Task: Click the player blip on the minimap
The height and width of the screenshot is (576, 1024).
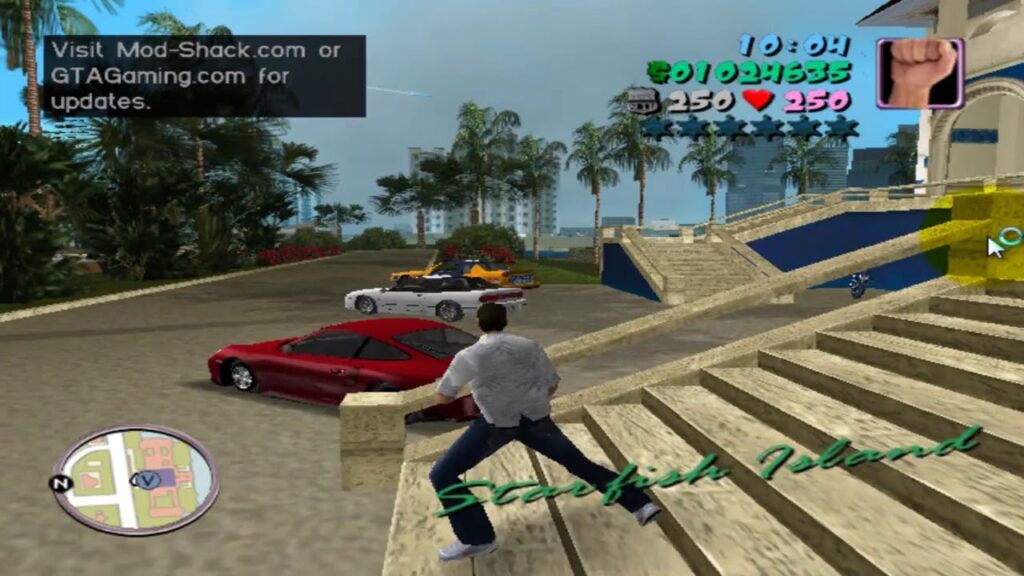Action: click(x=150, y=478)
